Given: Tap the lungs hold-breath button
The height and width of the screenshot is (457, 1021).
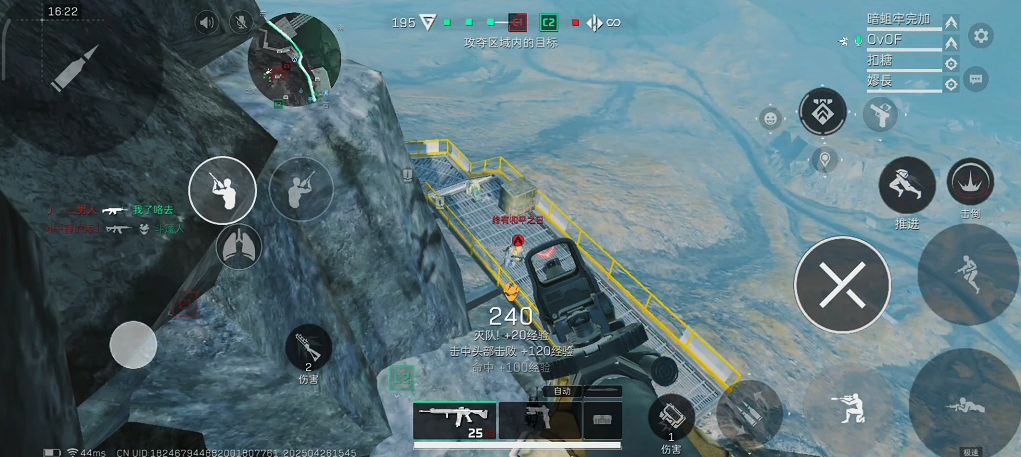Looking at the screenshot, I should point(238,246).
